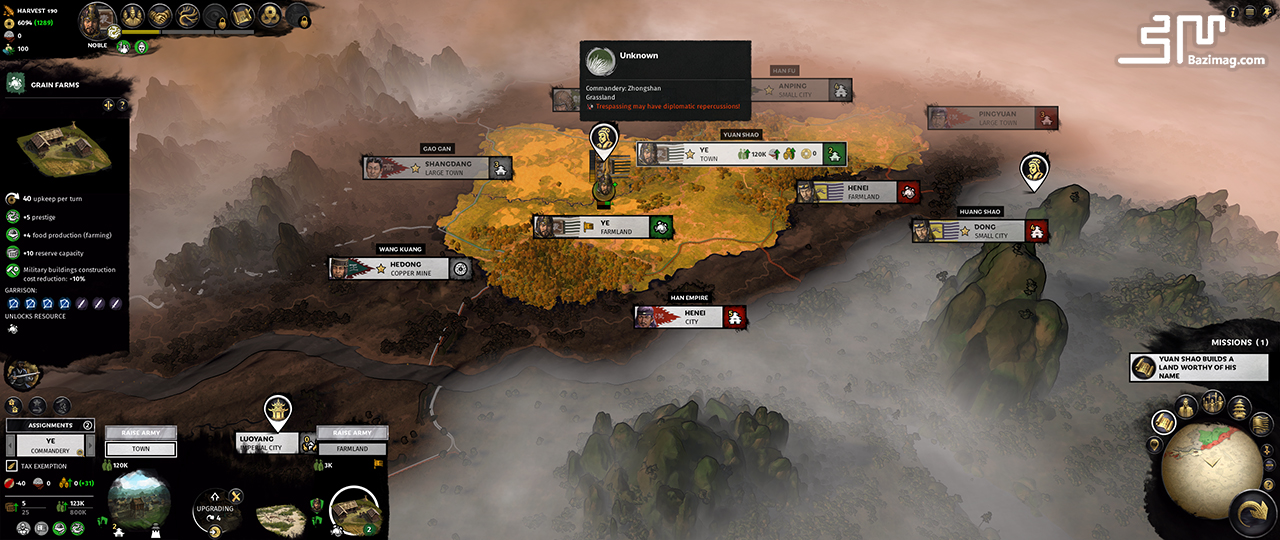
Task: Toggle the Tax Exemption checkbox
Action: pyautogui.click(x=12, y=466)
